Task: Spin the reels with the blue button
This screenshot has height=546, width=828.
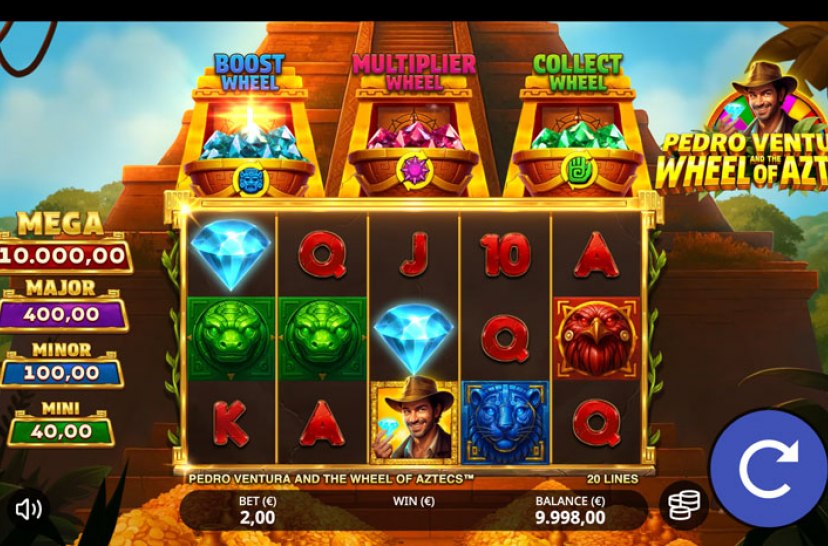Action: pyautogui.click(x=768, y=468)
